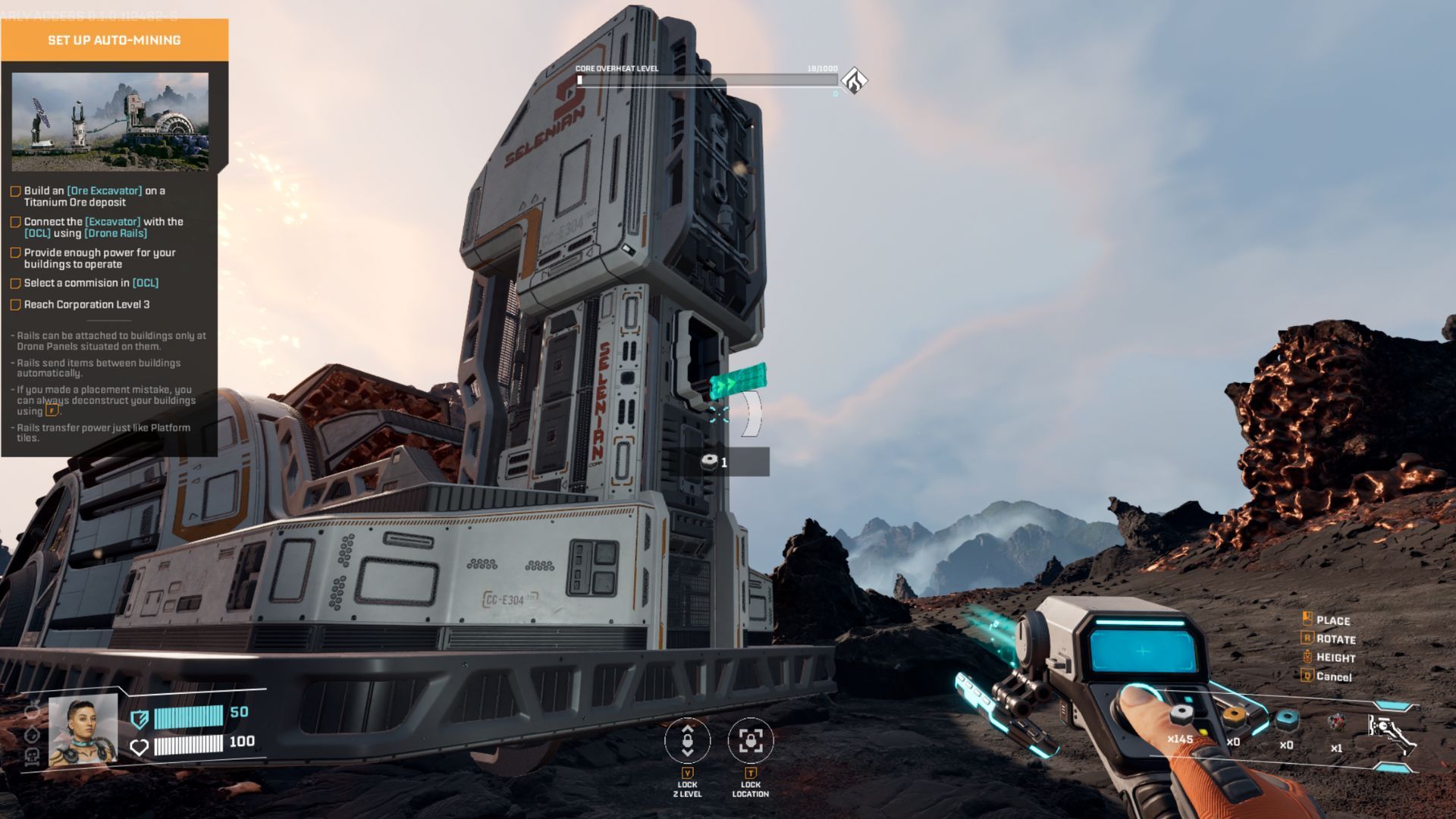Select the grey platform piece with 145 count

click(1181, 715)
